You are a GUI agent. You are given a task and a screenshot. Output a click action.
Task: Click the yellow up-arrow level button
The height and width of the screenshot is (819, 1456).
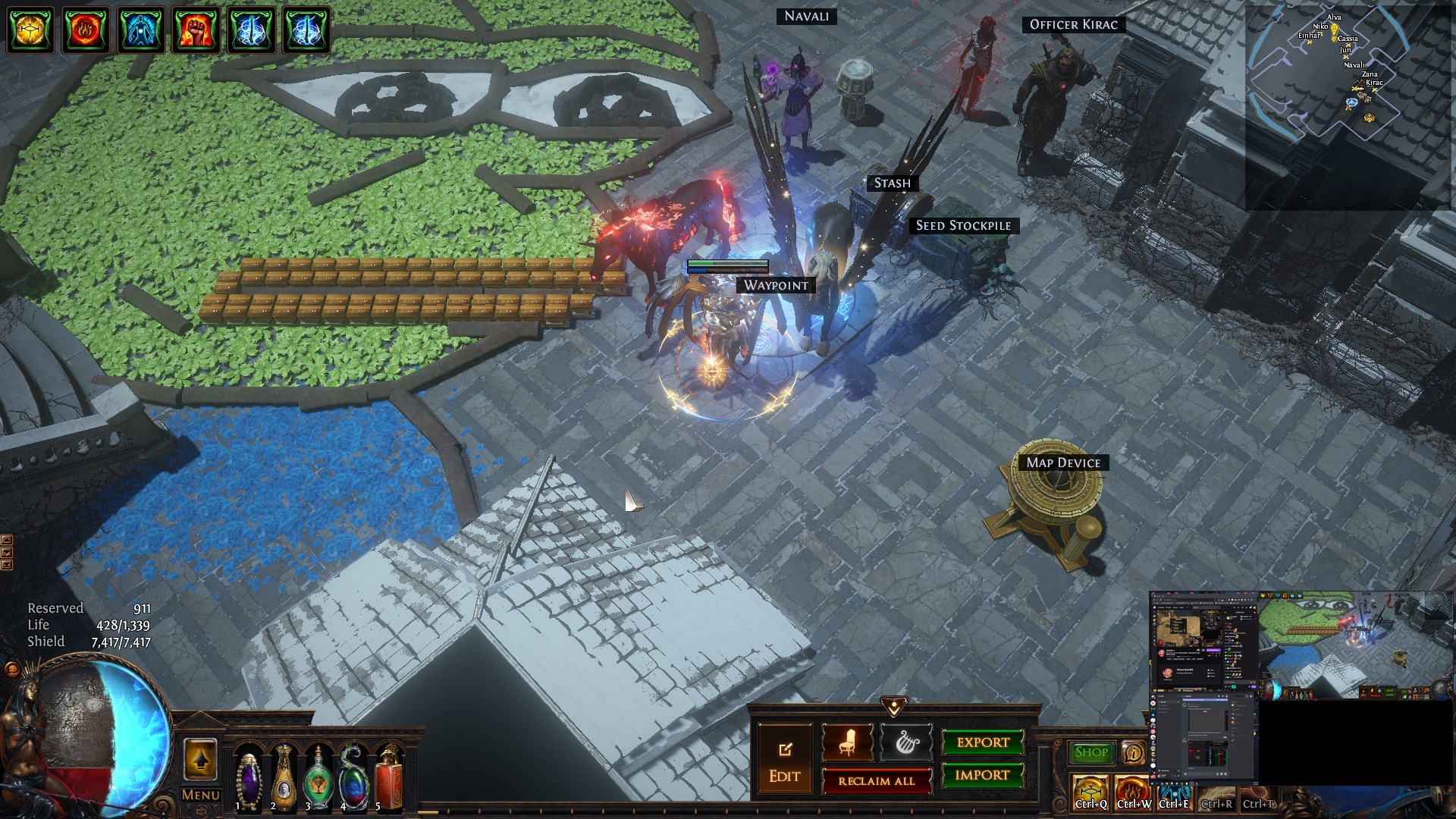pyautogui.click(x=200, y=760)
